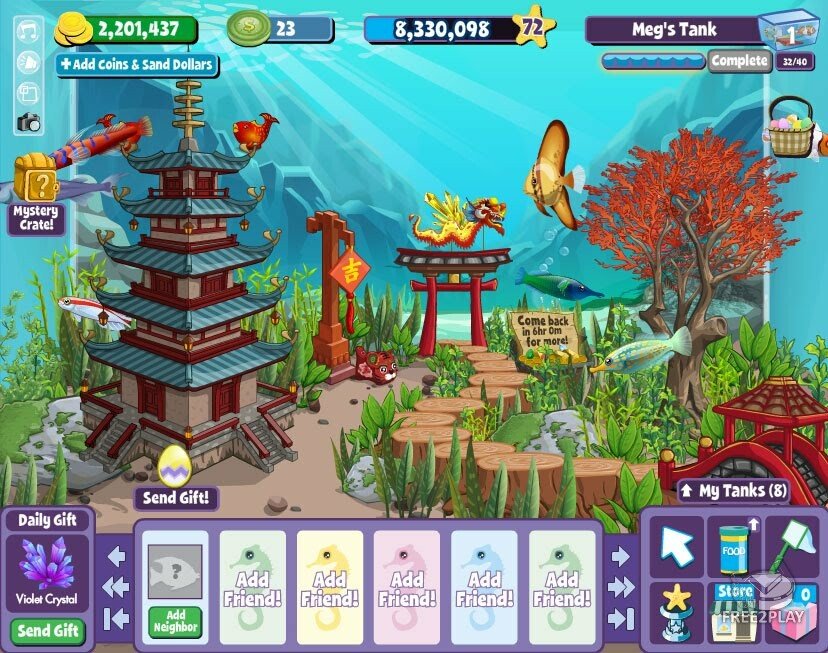Jump to last friend with skip-right arrow

click(x=620, y=617)
